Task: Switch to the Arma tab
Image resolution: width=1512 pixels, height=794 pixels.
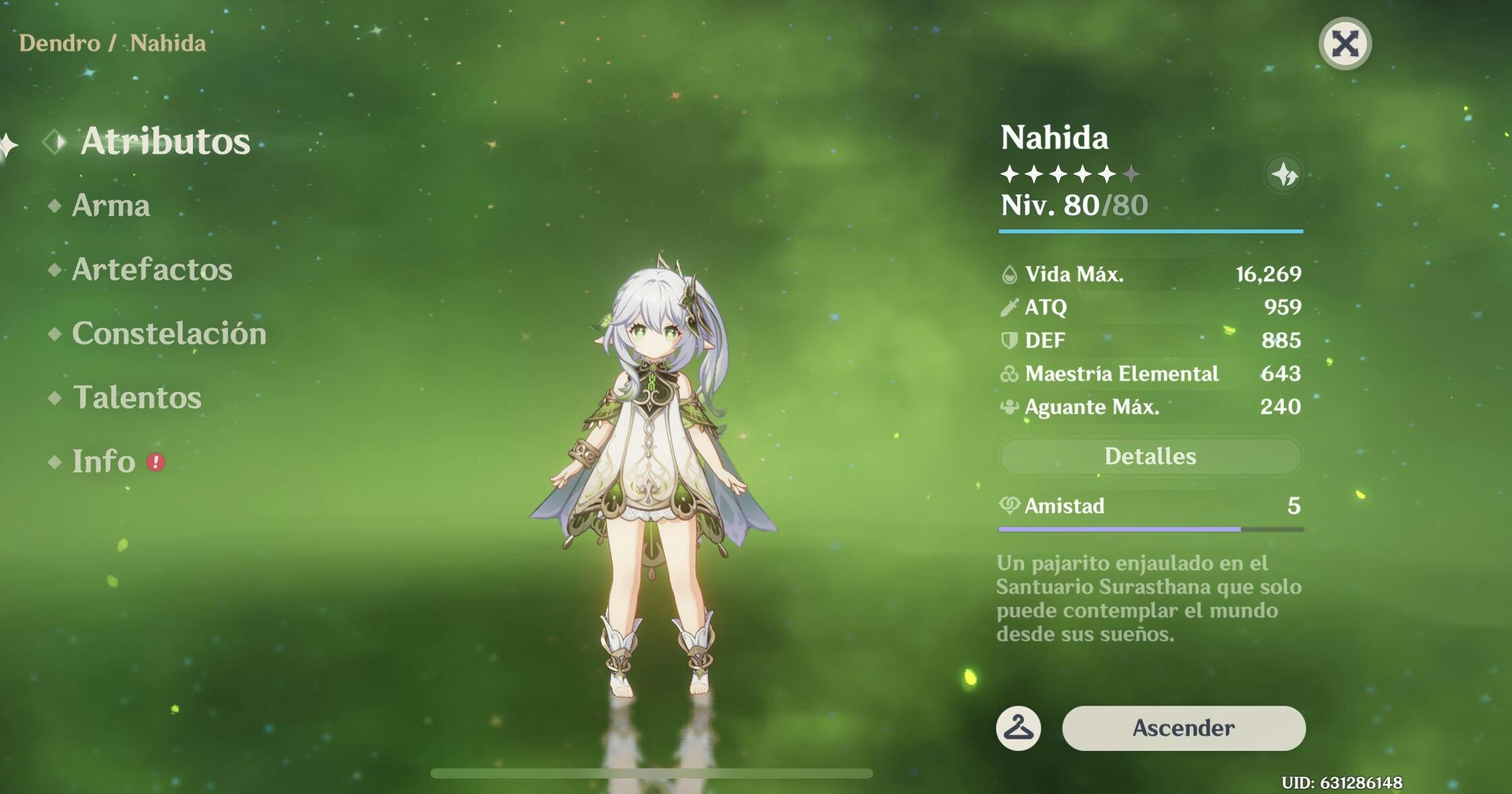Action: click(x=111, y=205)
